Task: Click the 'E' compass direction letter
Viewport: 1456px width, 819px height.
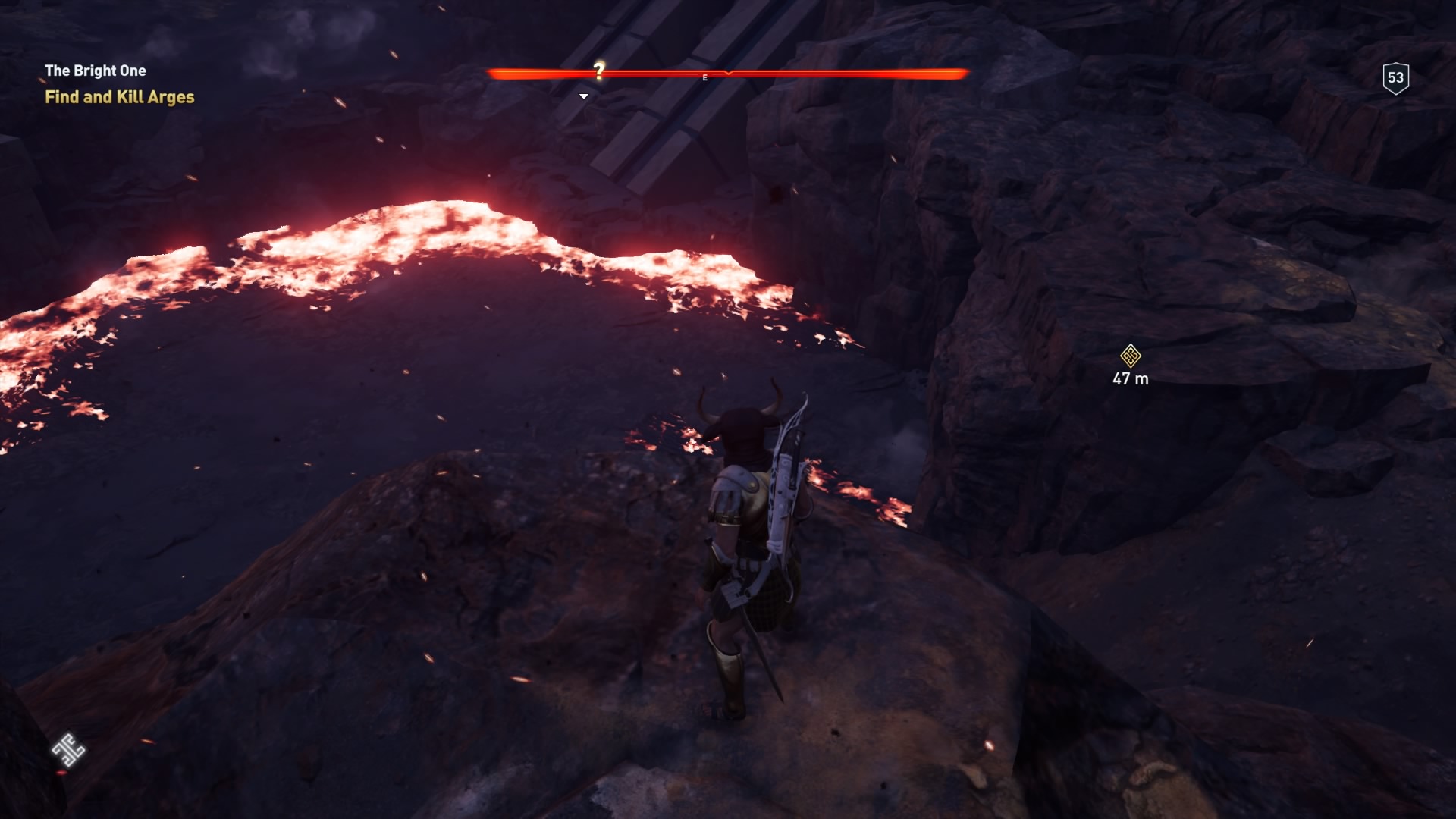Action: [x=704, y=76]
